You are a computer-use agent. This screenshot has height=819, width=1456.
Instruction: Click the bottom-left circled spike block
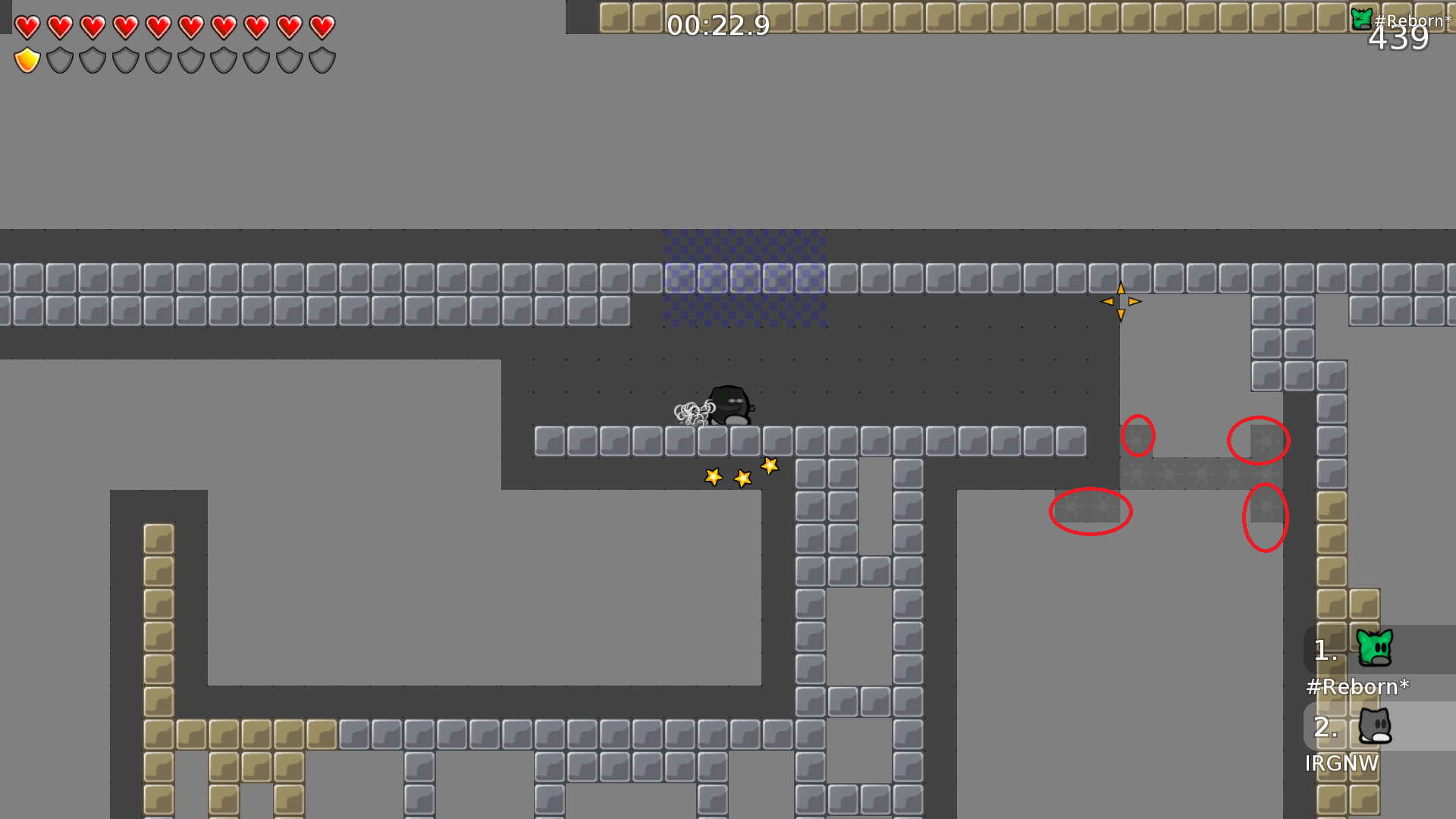[1090, 513]
